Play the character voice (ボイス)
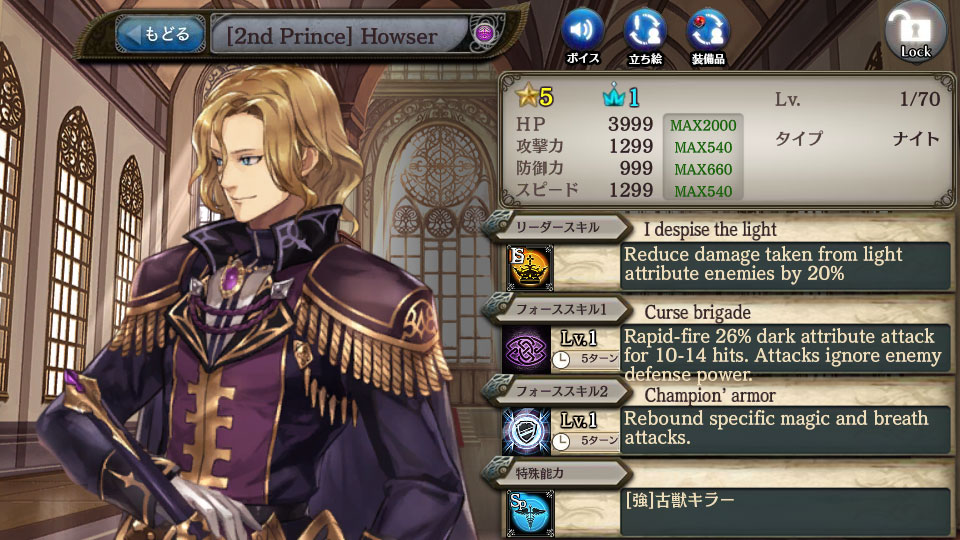960x540 pixels. pos(582,32)
